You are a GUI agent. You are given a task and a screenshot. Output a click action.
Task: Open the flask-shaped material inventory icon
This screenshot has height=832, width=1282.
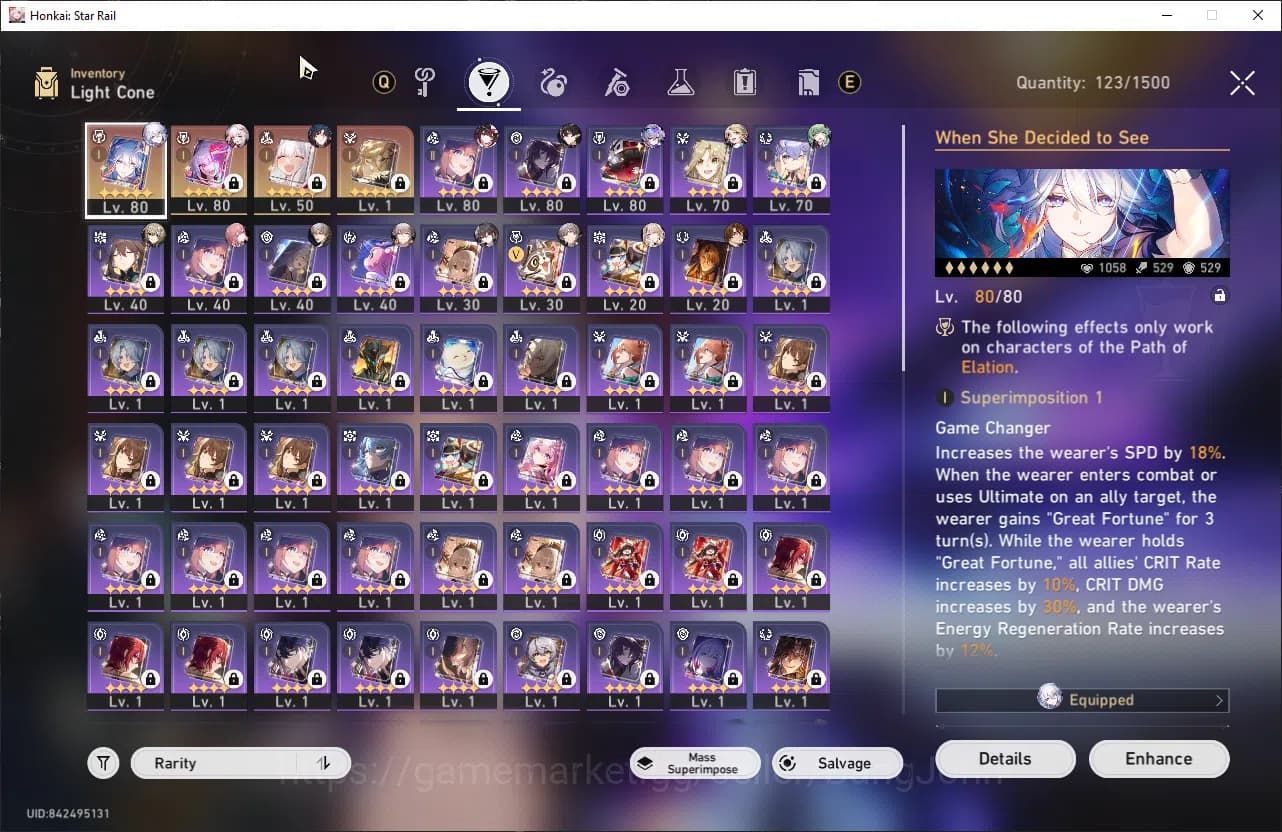tap(681, 83)
